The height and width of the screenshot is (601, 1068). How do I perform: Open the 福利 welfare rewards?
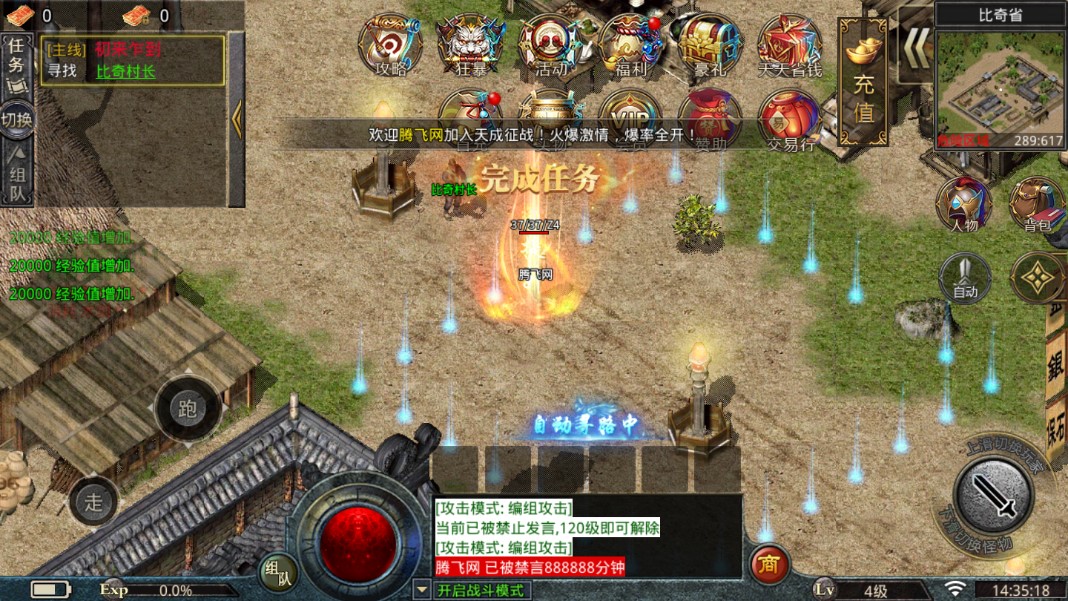click(629, 43)
